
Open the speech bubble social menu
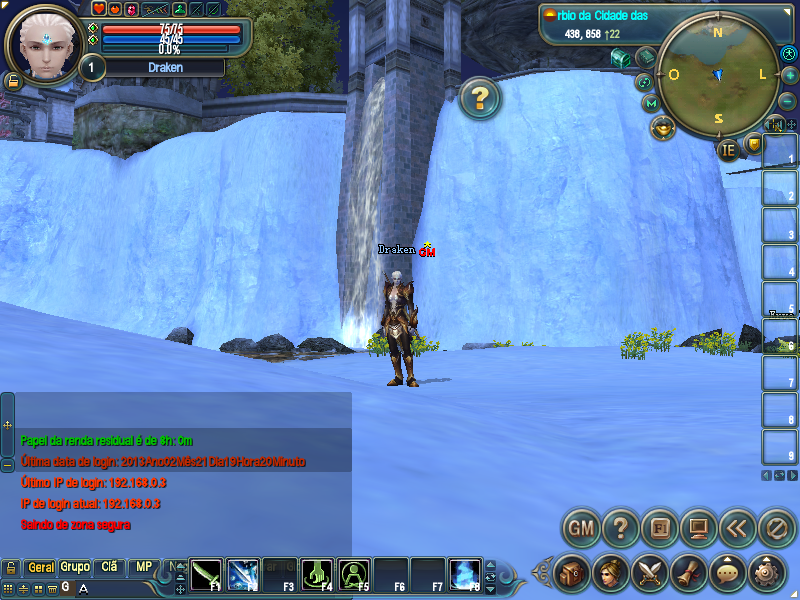point(727,572)
